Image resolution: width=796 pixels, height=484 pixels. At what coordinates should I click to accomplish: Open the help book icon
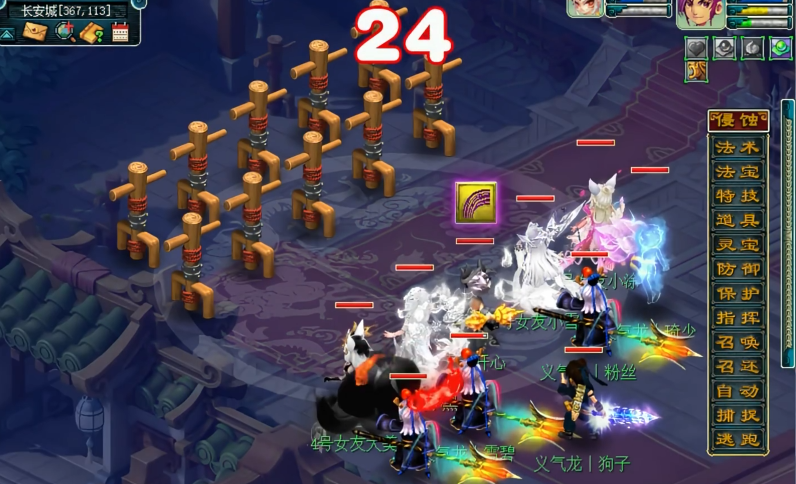click(93, 31)
